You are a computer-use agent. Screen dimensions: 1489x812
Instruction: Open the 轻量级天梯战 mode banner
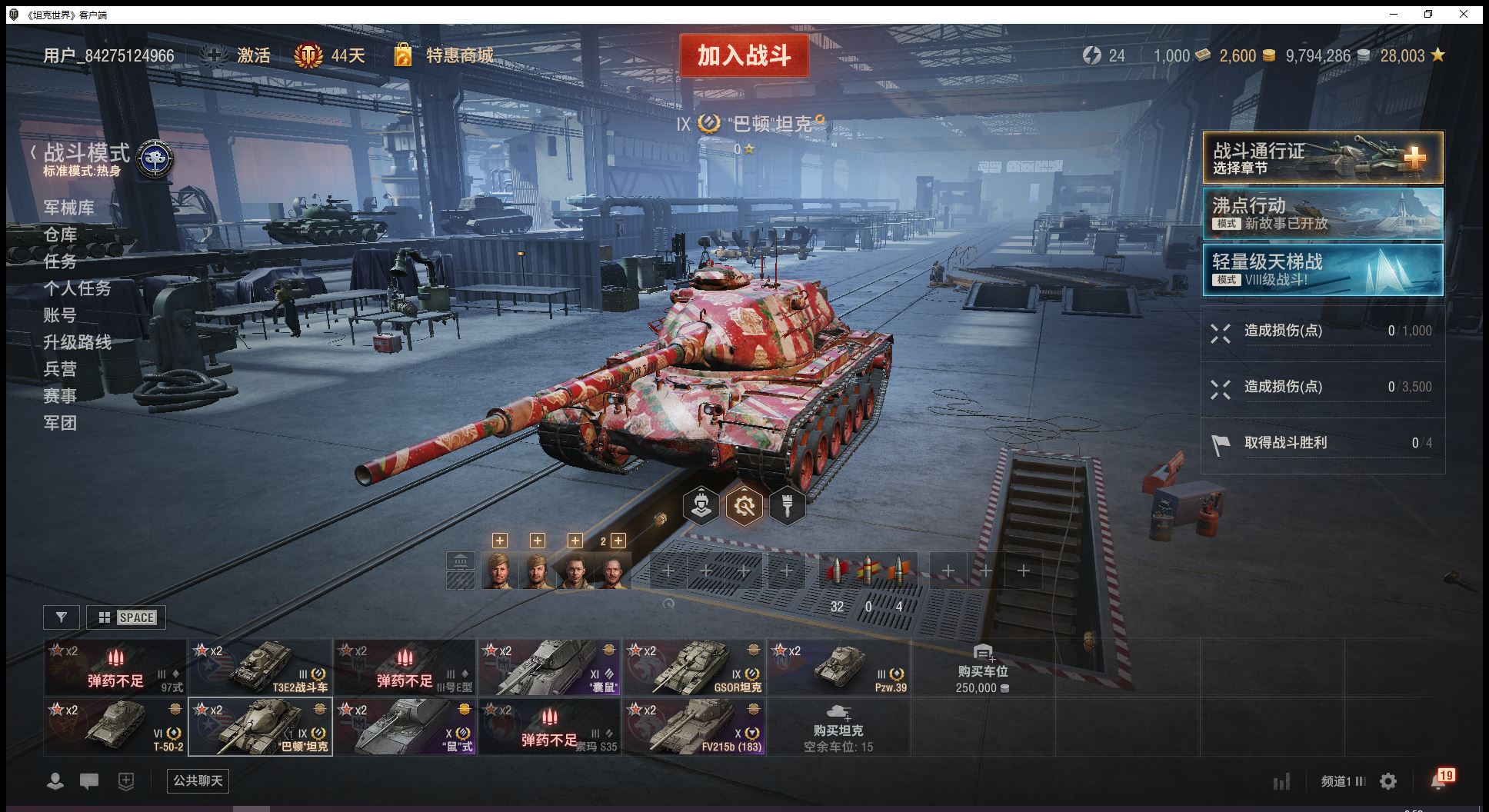[1322, 270]
